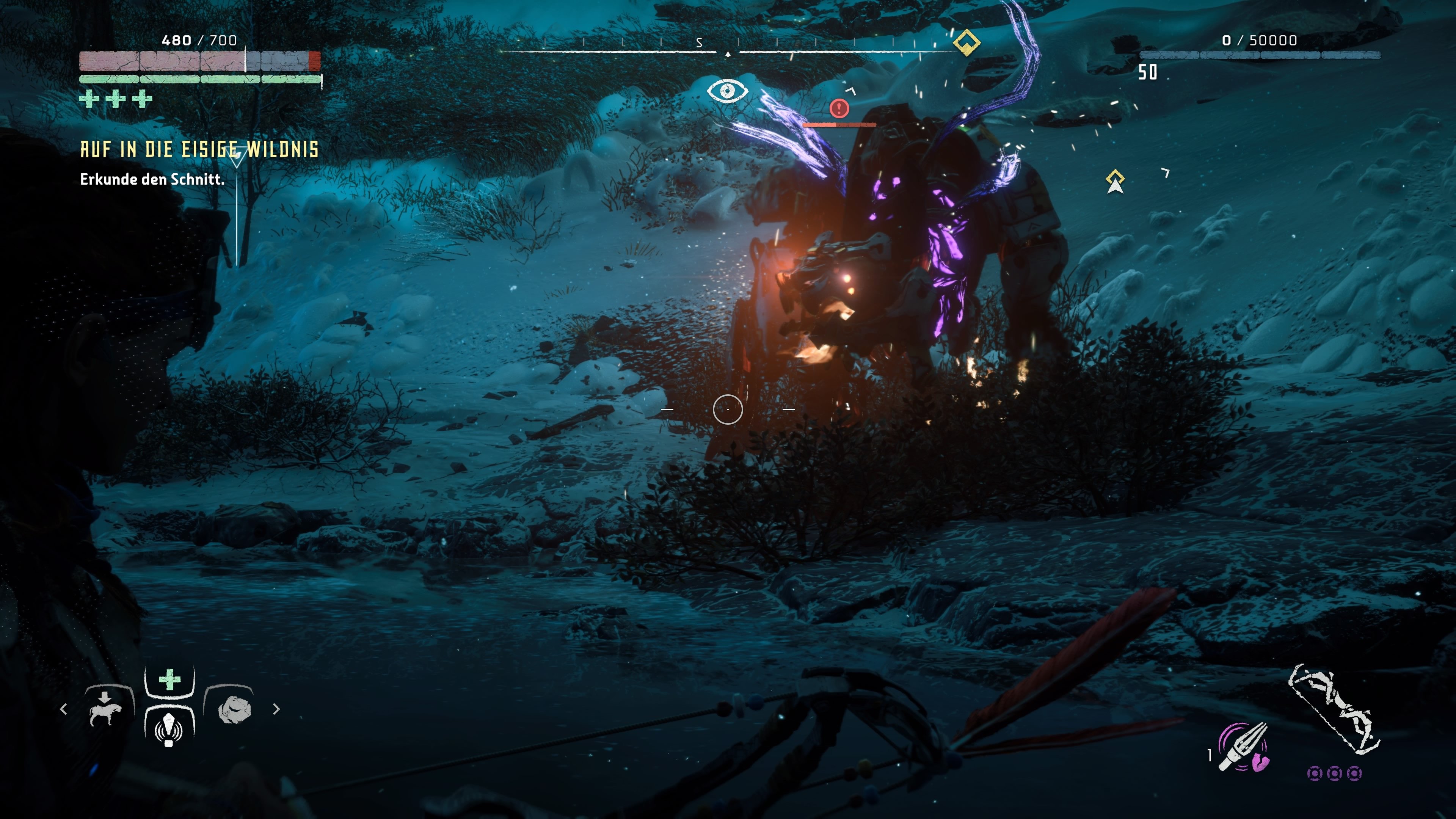This screenshot has width=1456, height=819.
Task: Click the red alert icon over the enemy
Action: point(839,109)
